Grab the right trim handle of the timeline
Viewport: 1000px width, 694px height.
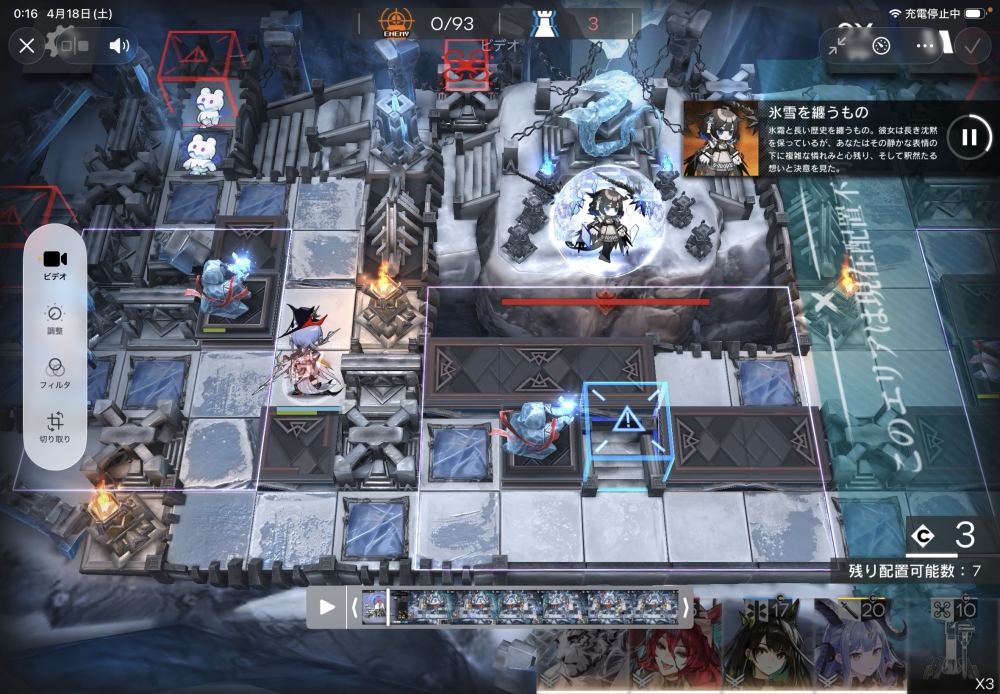[685, 607]
